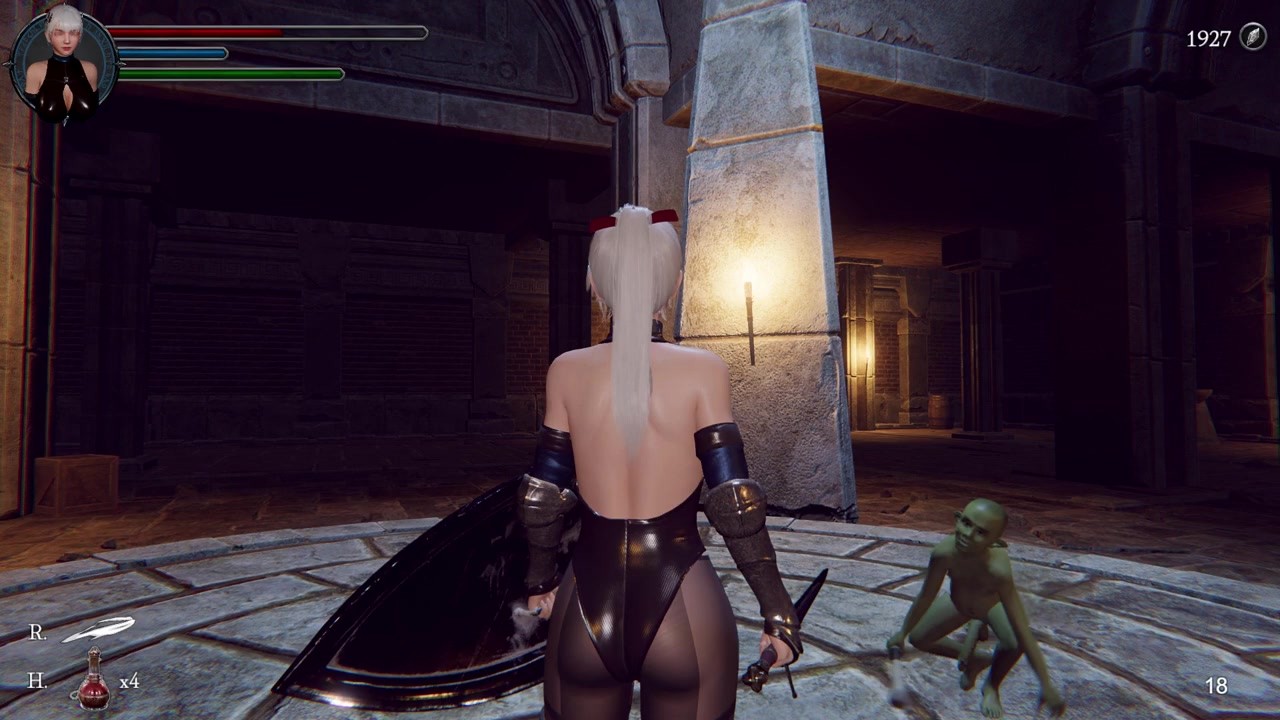
Task: Click the red health bar
Action: [x=200, y=32]
